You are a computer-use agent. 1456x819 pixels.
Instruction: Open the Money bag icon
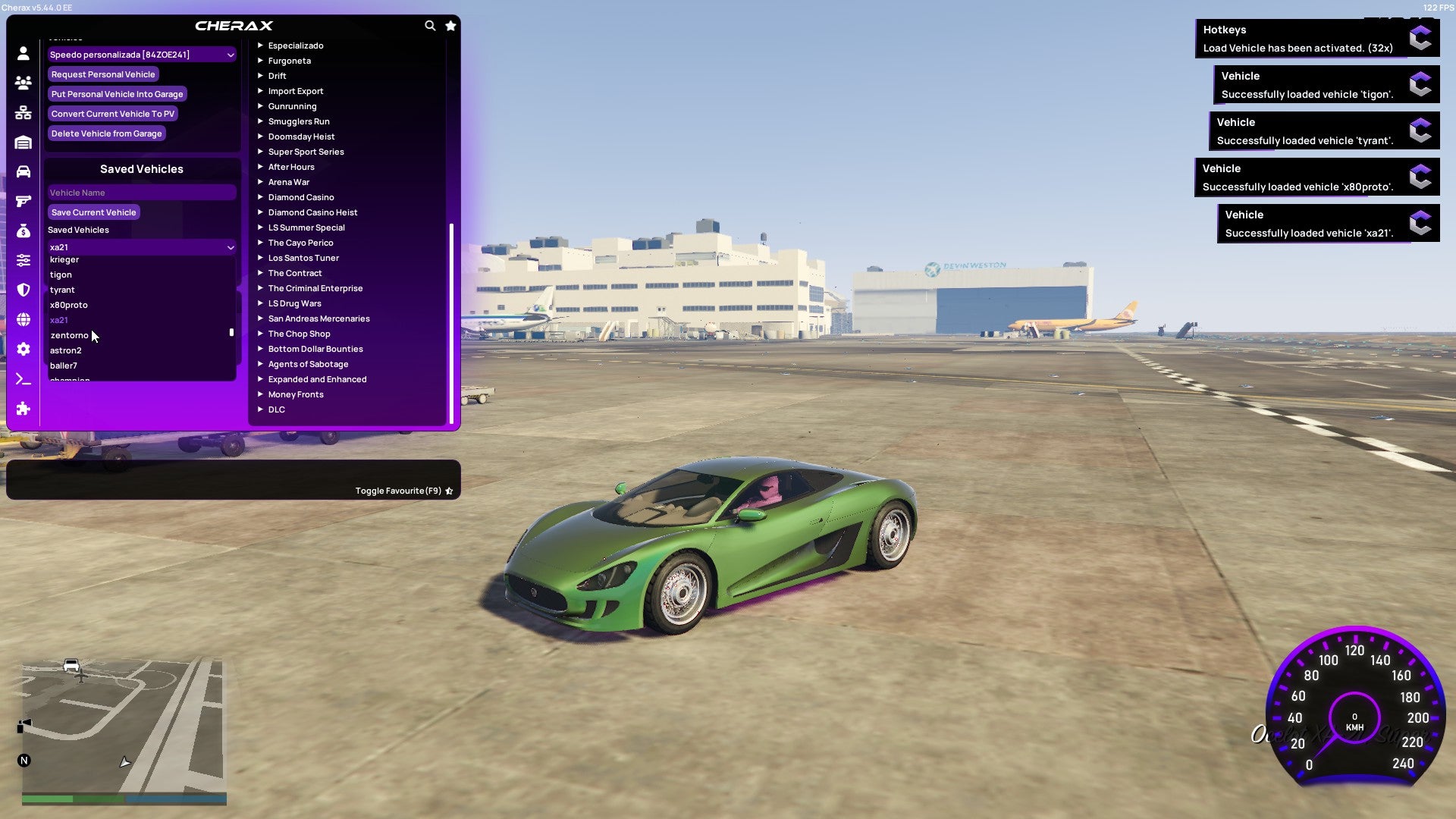click(x=23, y=231)
